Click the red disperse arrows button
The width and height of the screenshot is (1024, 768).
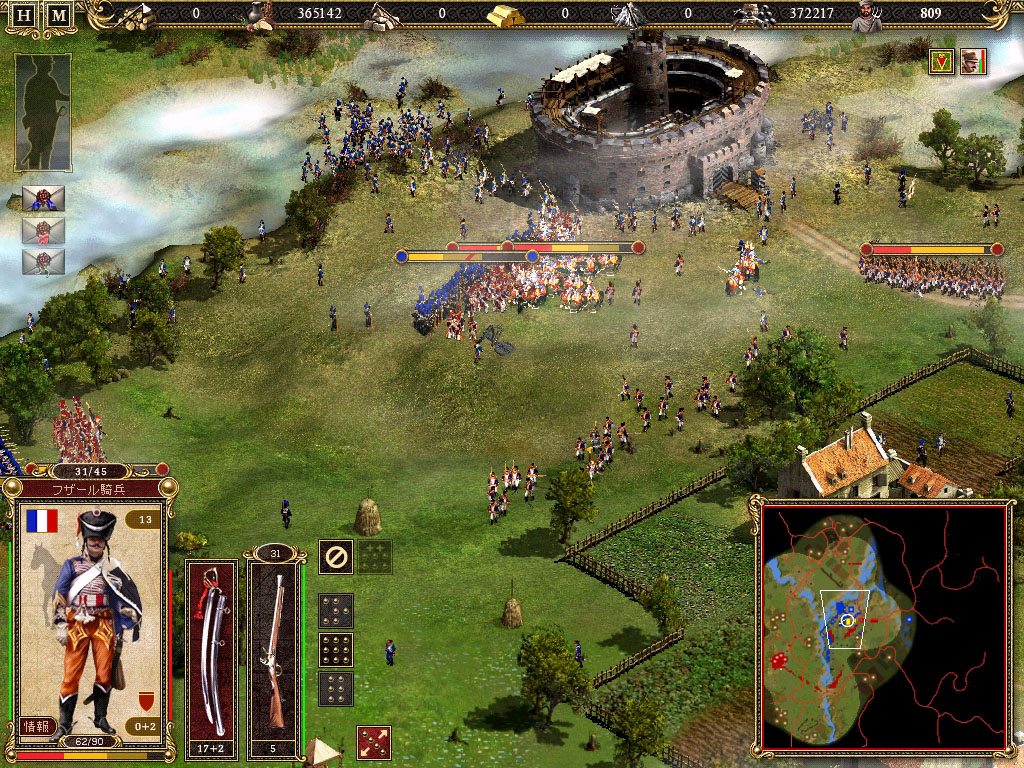pyautogui.click(x=373, y=743)
